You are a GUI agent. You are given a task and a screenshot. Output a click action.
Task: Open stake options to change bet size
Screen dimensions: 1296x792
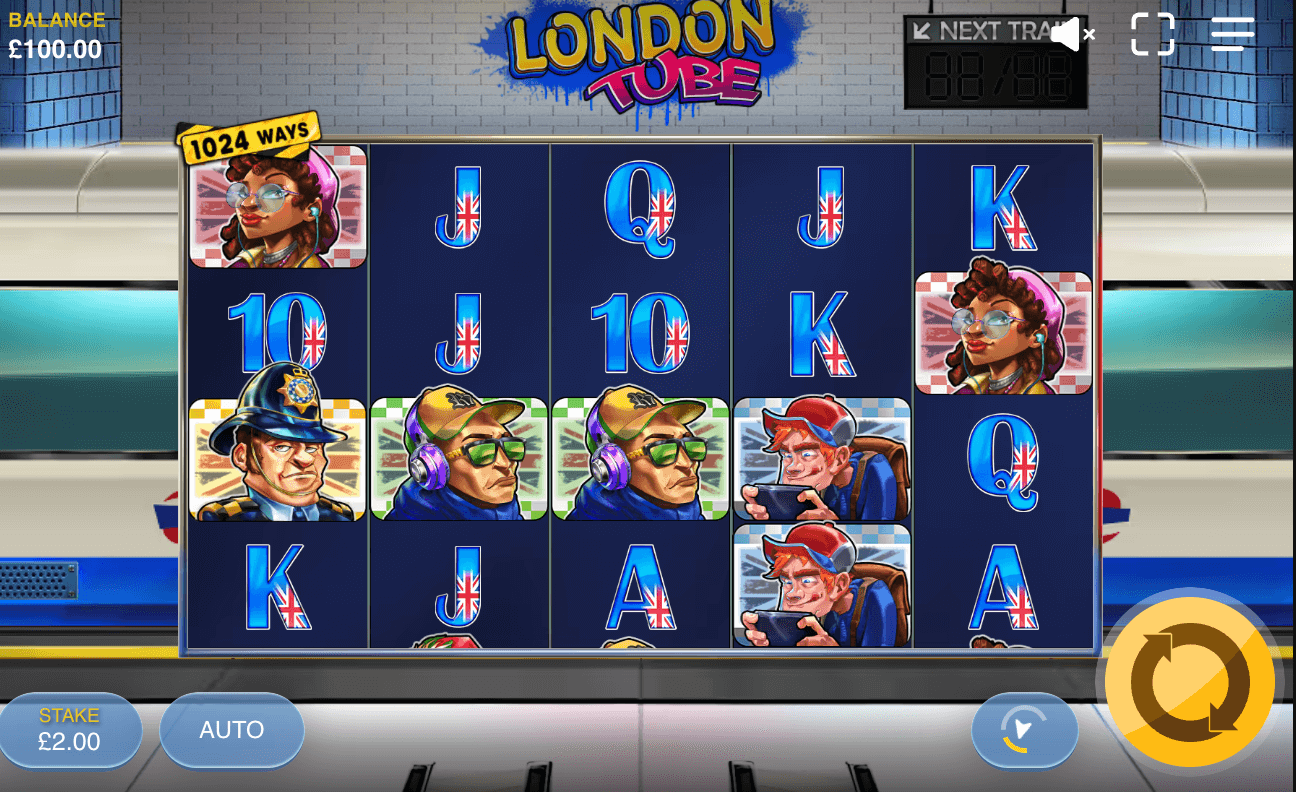pyautogui.click(x=70, y=730)
